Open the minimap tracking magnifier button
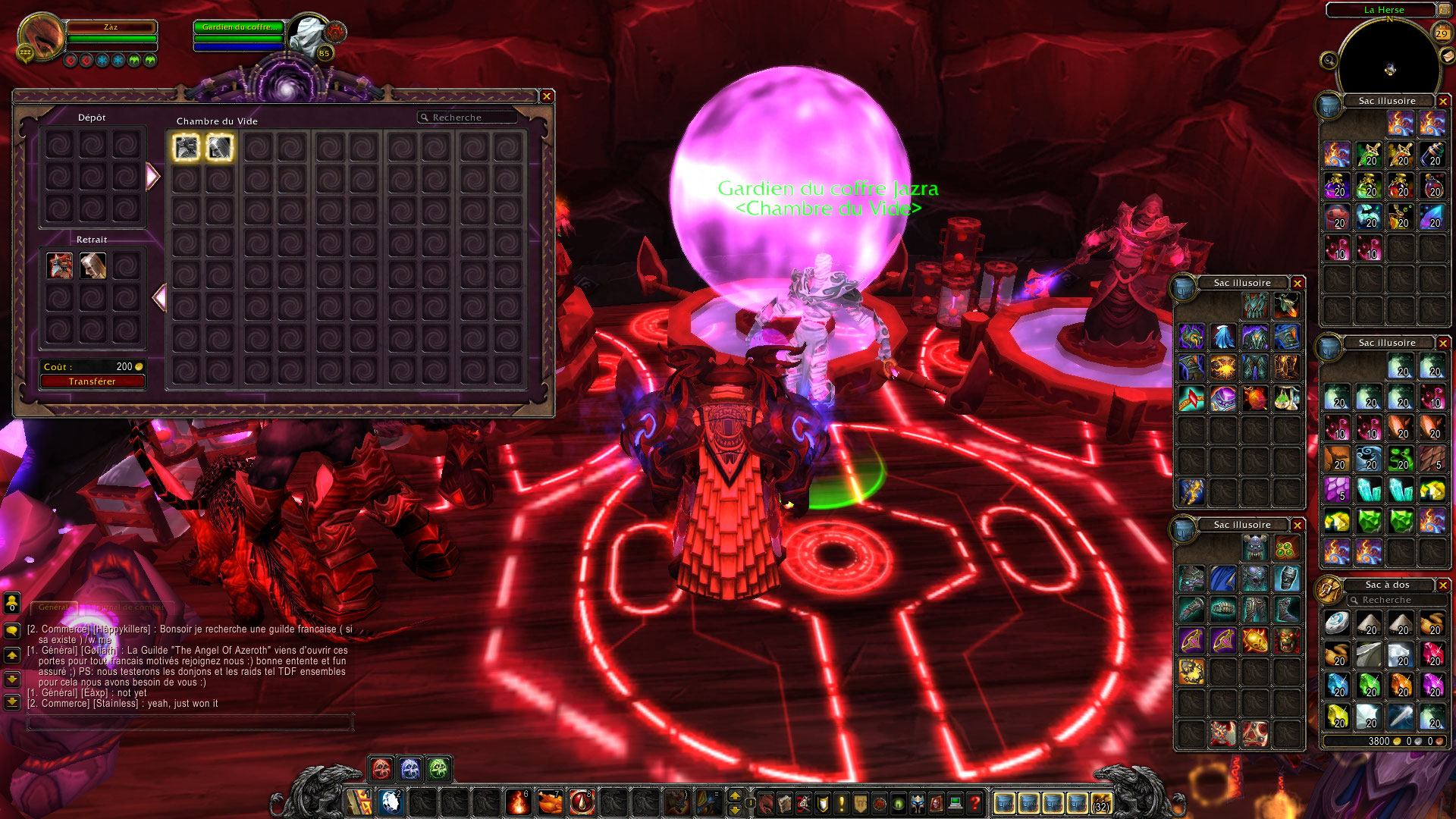The image size is (1456, 819). coord(1329,60)
